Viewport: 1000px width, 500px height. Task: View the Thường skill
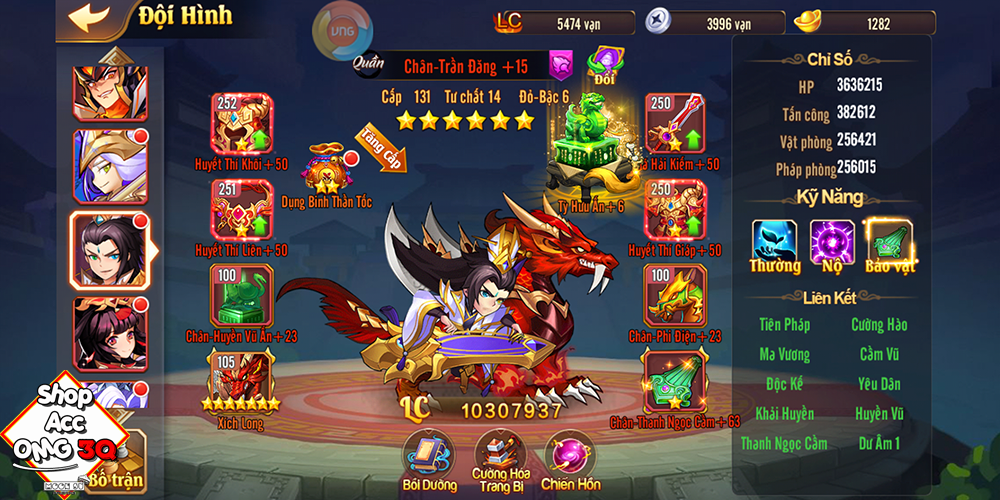[x=775, y=243]
